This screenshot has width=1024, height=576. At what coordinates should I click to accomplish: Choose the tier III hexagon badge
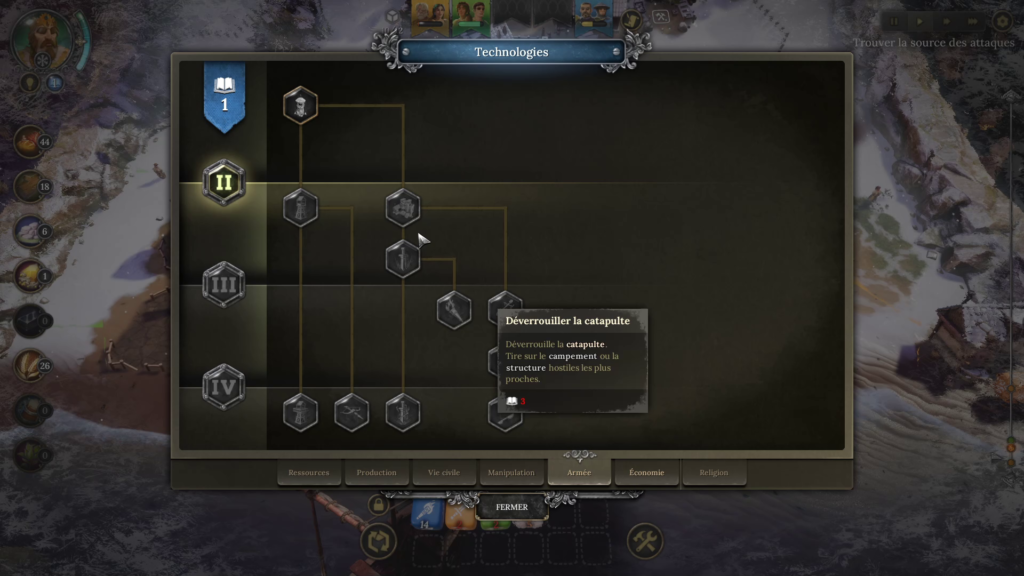tap(224, 285)
